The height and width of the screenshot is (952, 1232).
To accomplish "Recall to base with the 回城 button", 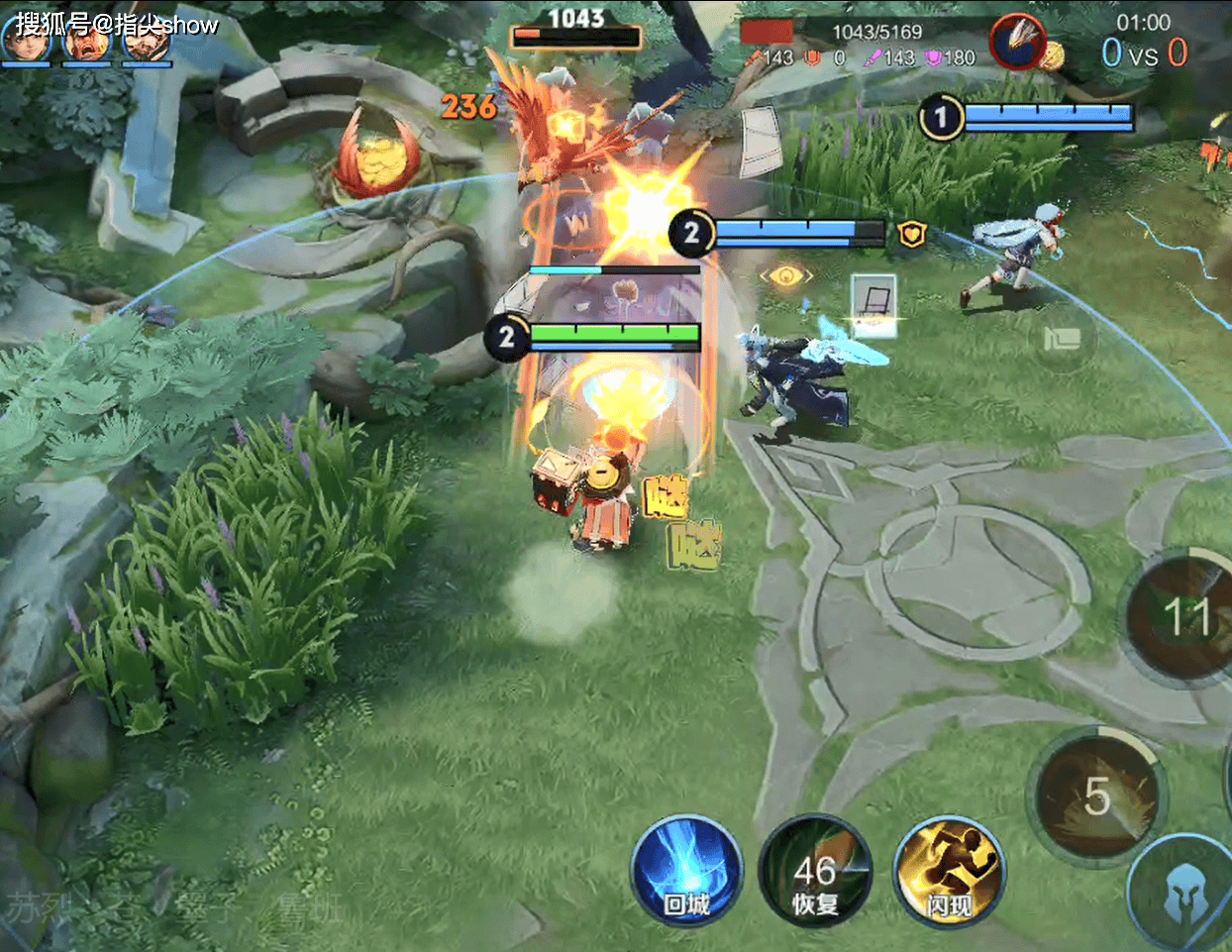I will tap(686, 872).
